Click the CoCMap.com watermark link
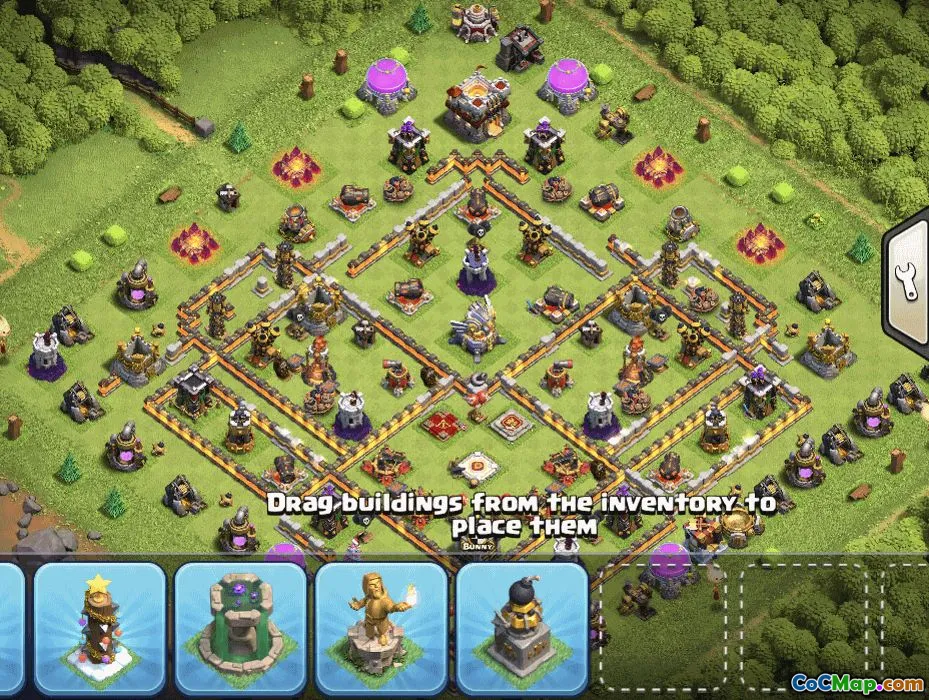Viewport: 929px width, 700px height. click(x=857, y=683)
